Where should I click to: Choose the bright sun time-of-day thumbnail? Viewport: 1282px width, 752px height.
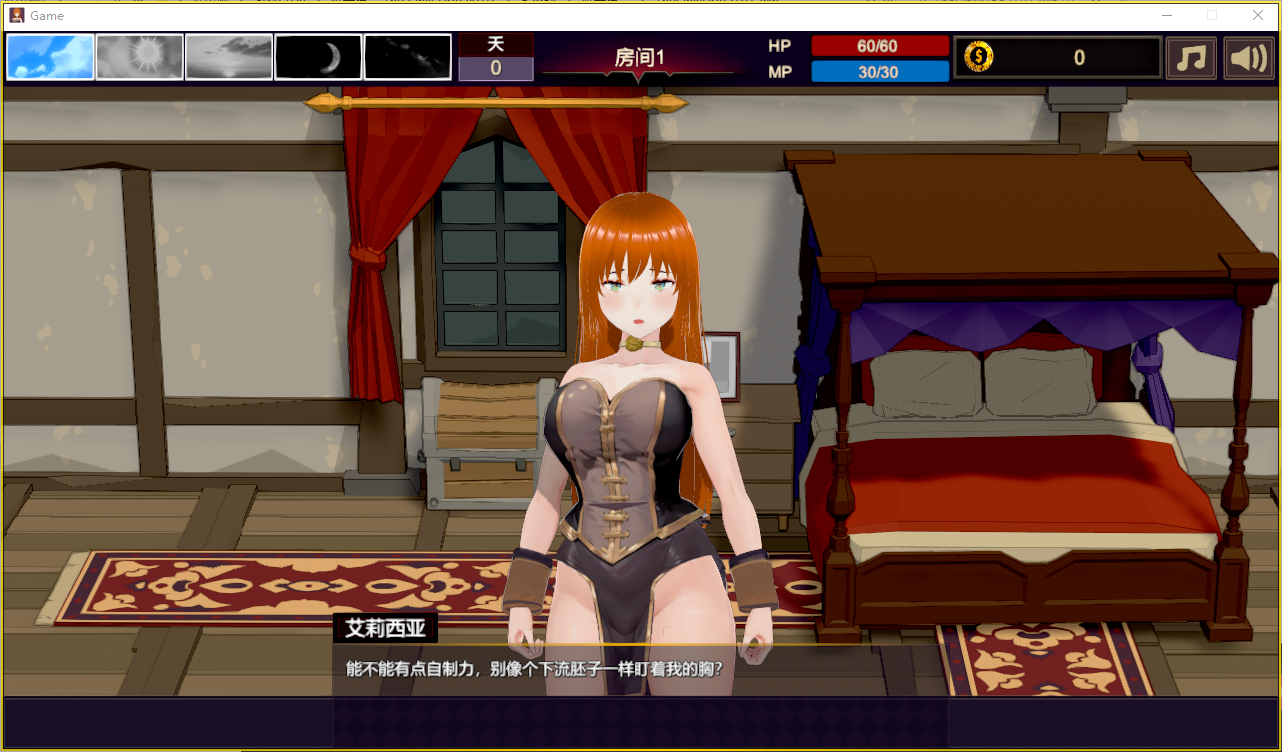click(140, 57)
